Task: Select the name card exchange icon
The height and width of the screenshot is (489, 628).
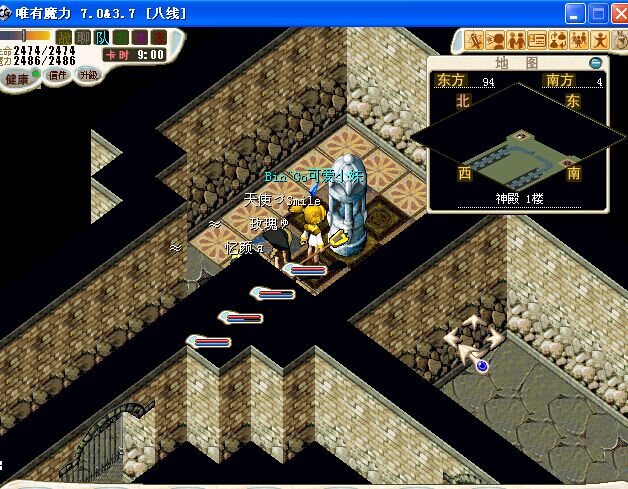Action: tap(537, 41)
